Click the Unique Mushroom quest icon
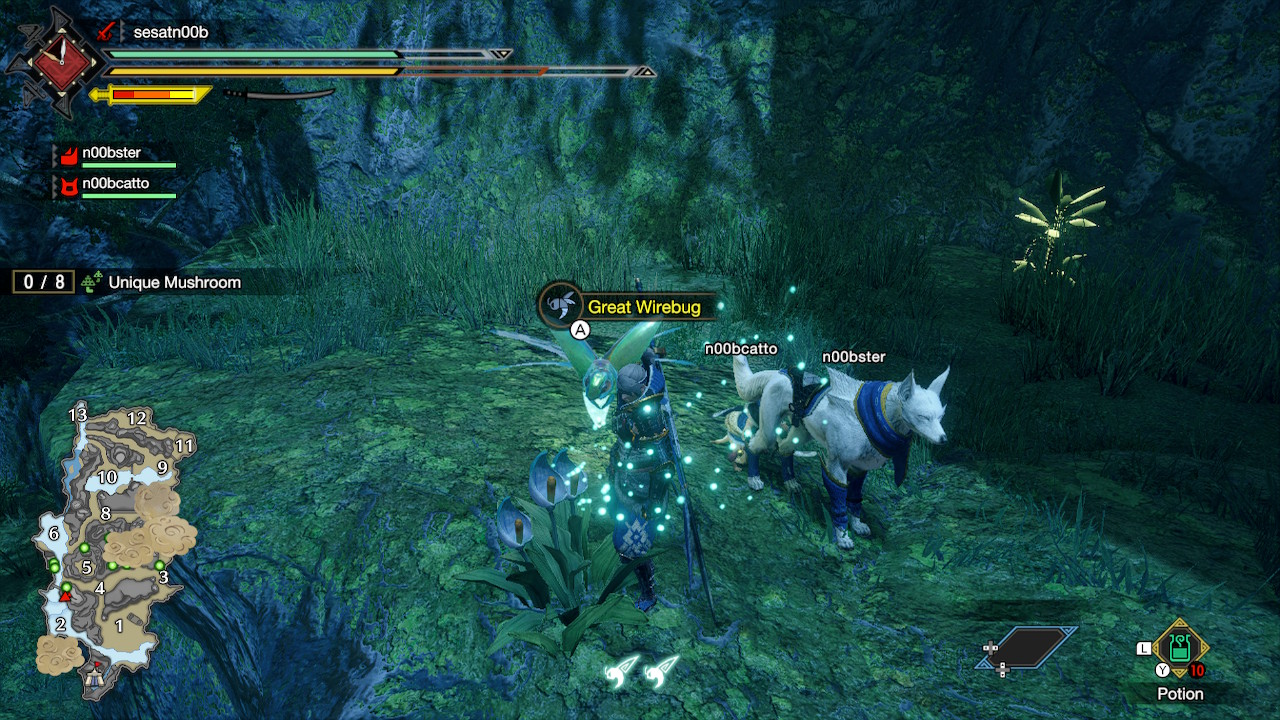 91,283
